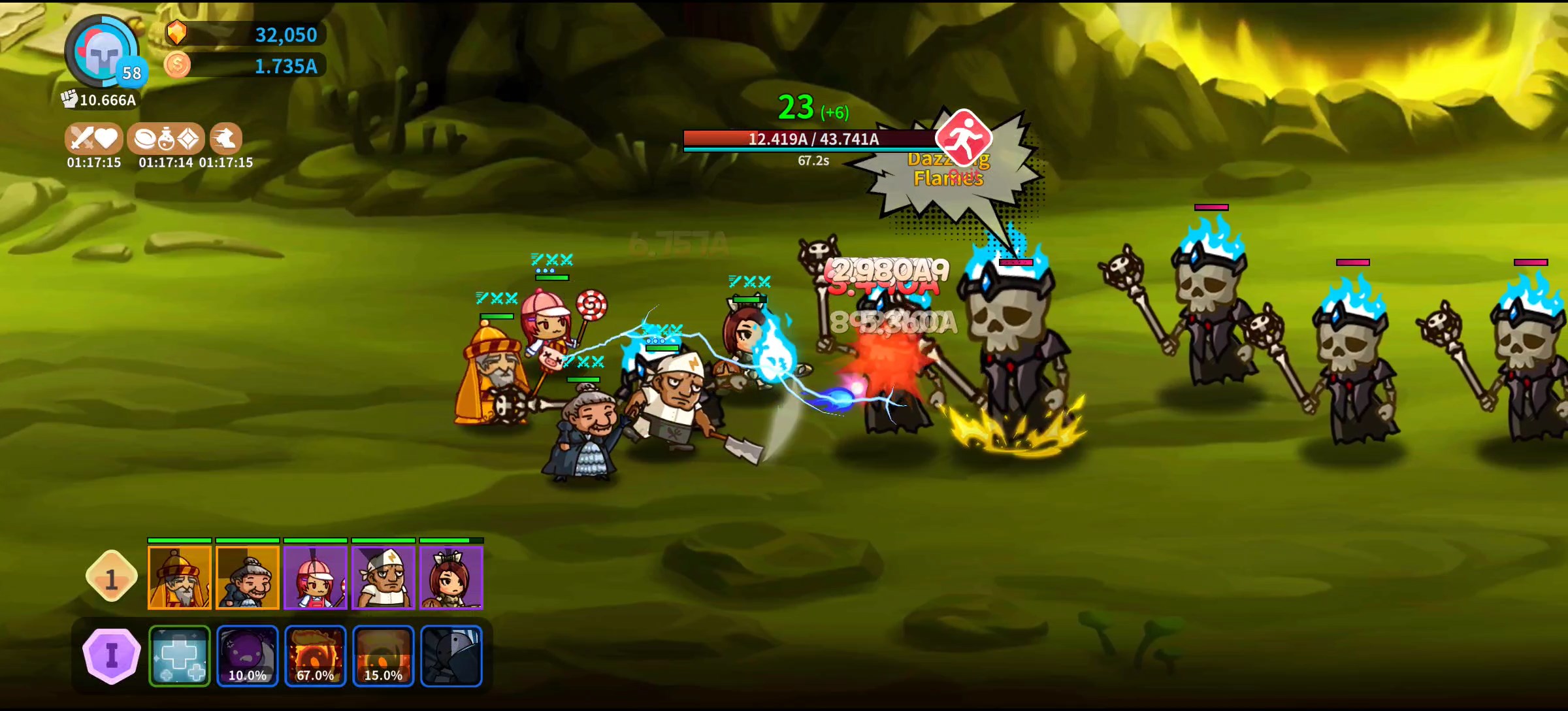Select the grey-haired grandma hero portrait

pos(248,578)
